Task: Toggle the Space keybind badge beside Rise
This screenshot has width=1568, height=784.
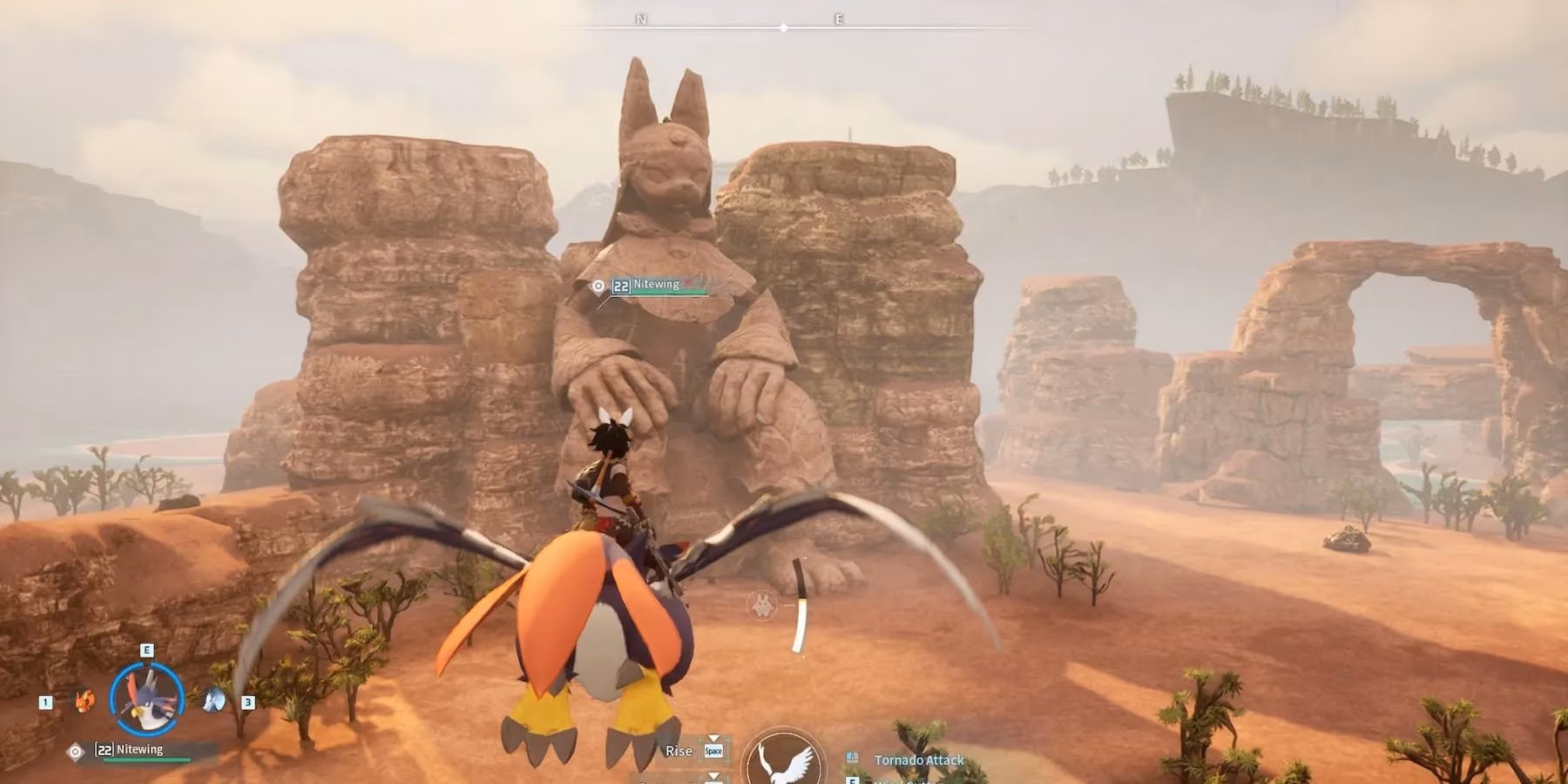Action: pos(713,751)
